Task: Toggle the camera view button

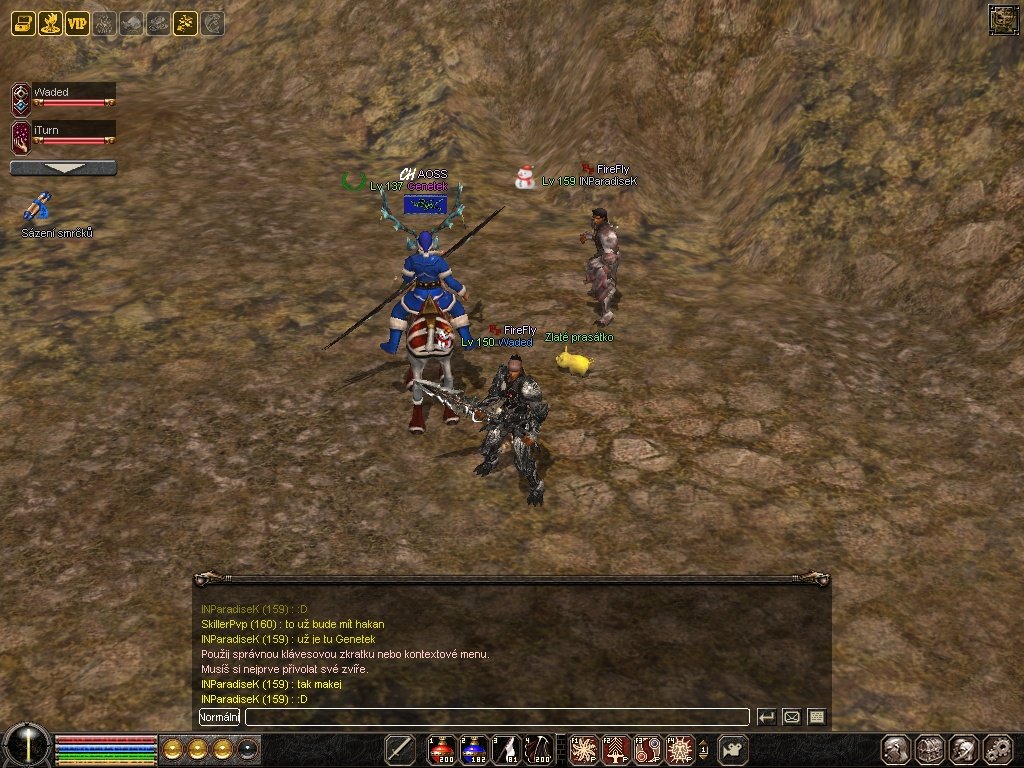Action: (734, 749)
